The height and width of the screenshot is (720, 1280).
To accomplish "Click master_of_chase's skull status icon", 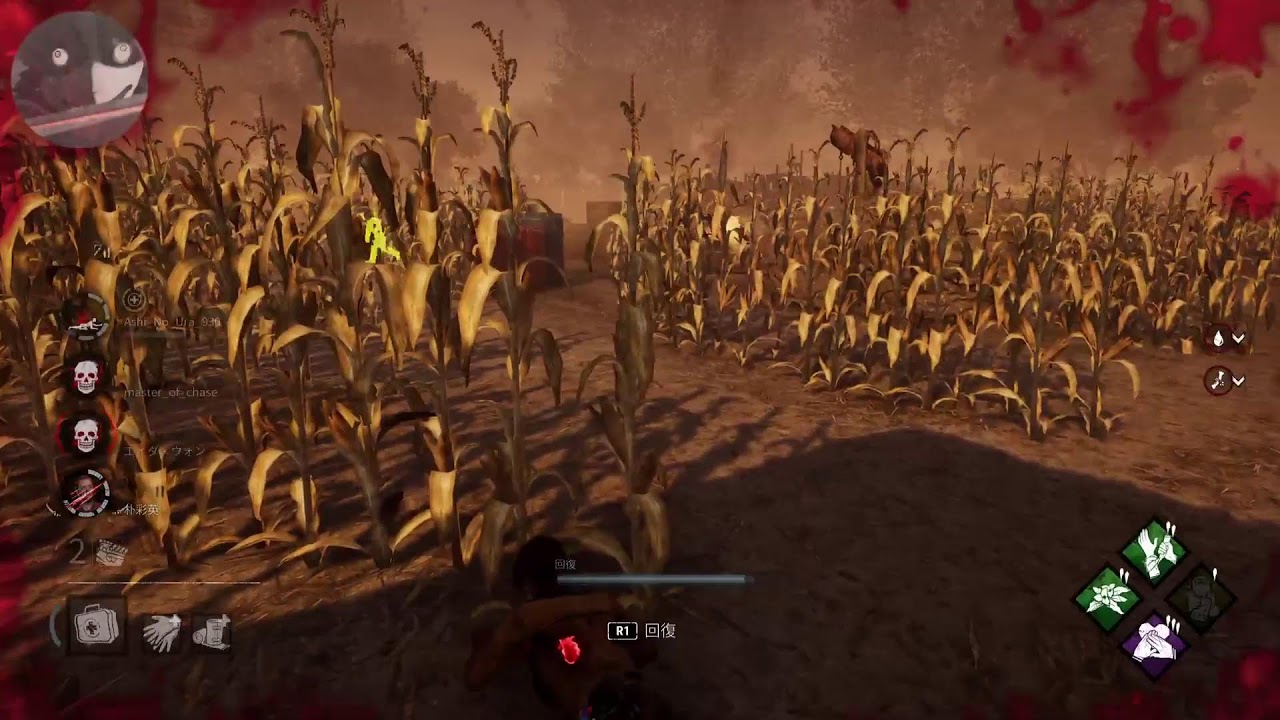I will coord(87,377).
